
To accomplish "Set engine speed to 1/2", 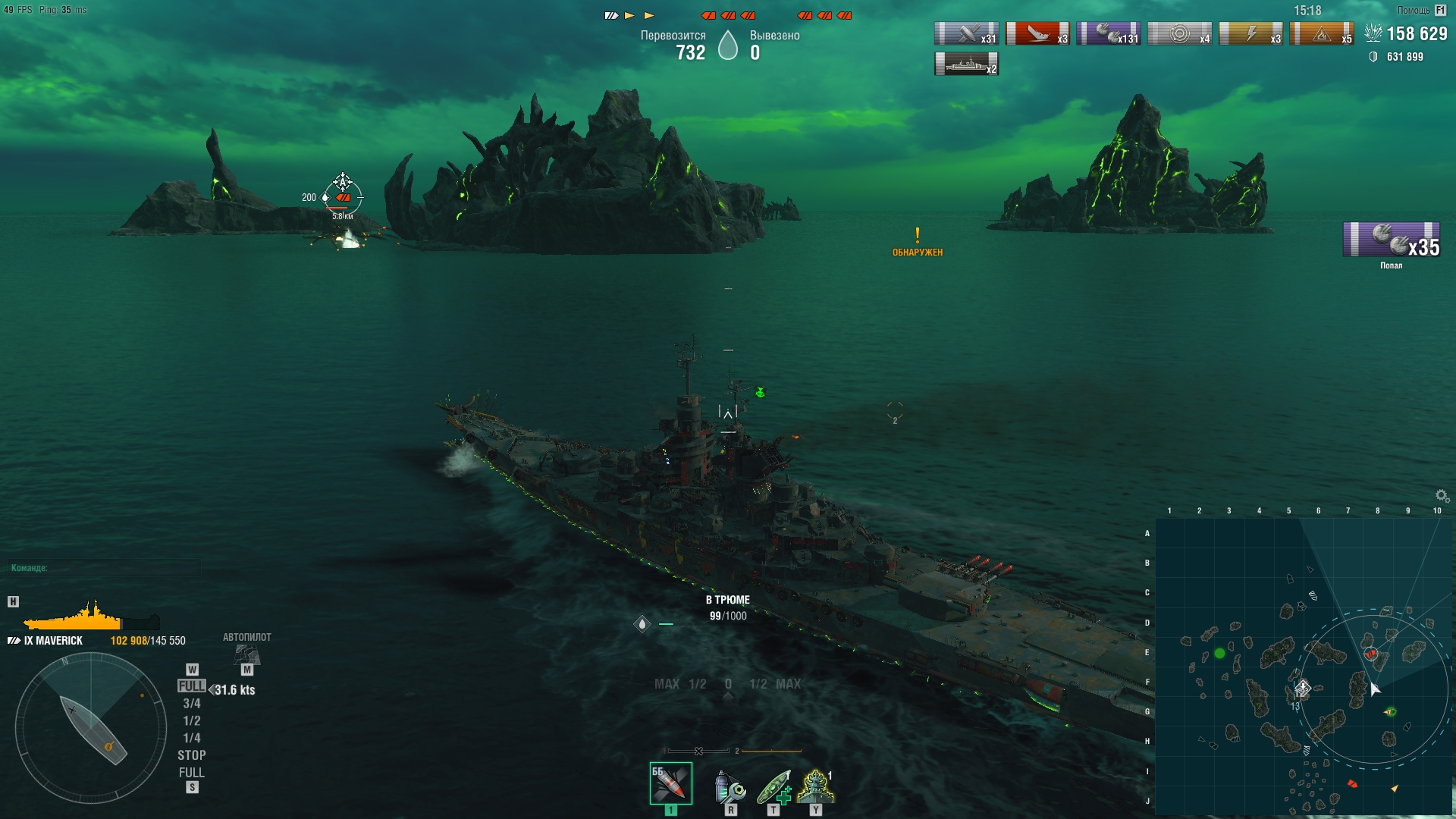I will pos(192,721).
